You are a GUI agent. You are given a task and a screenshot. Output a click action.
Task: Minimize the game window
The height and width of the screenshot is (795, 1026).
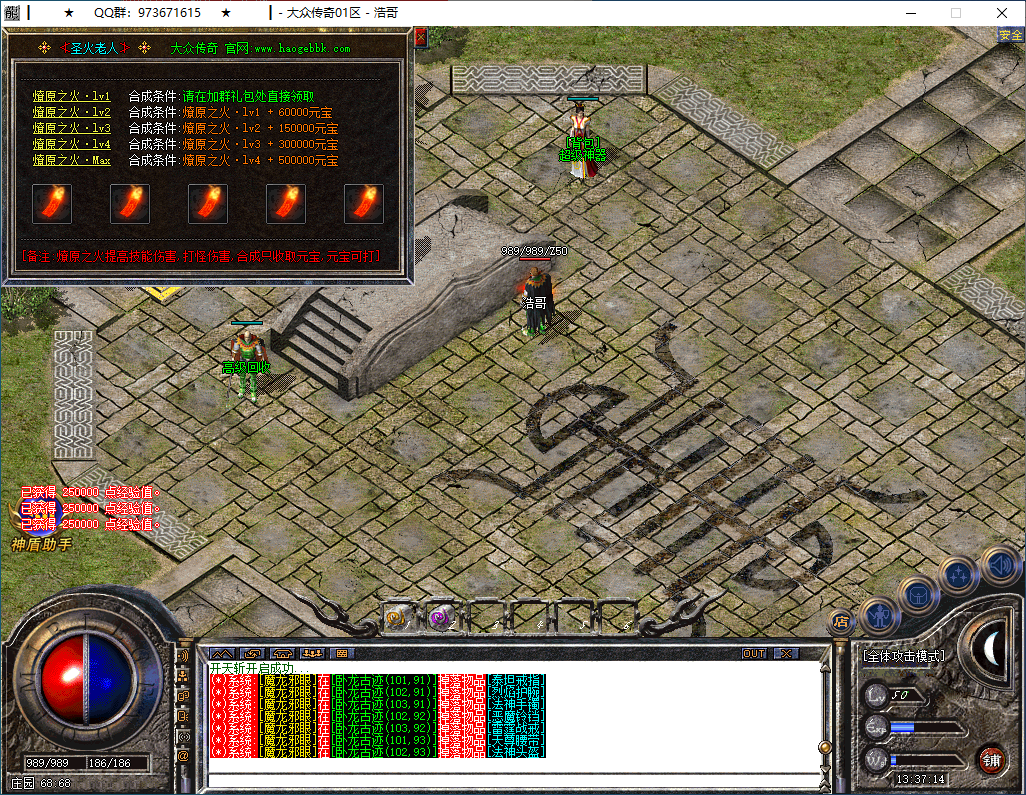tap(910, 13)
